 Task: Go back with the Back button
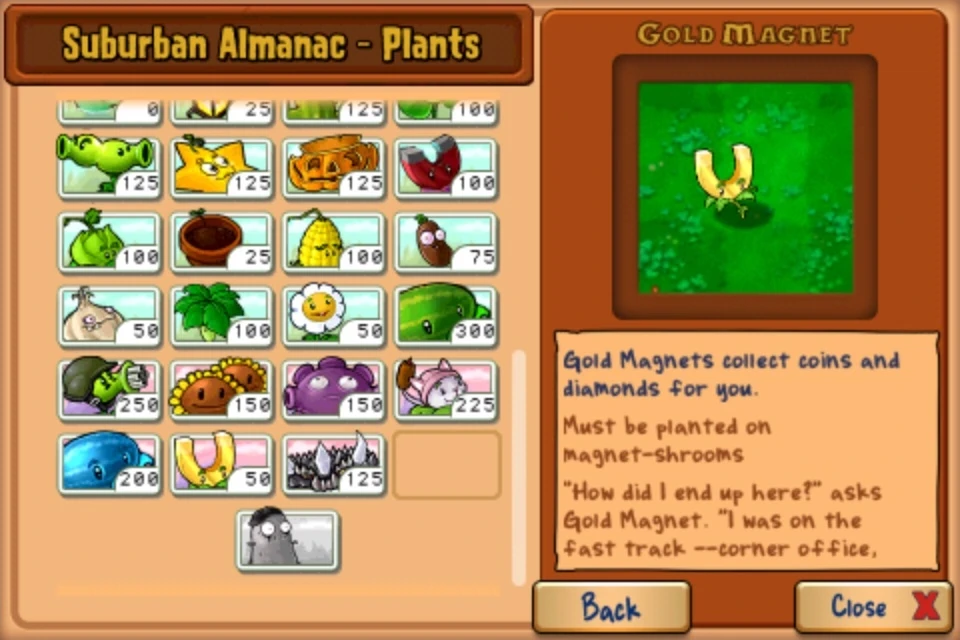click(x=611, y=606)
